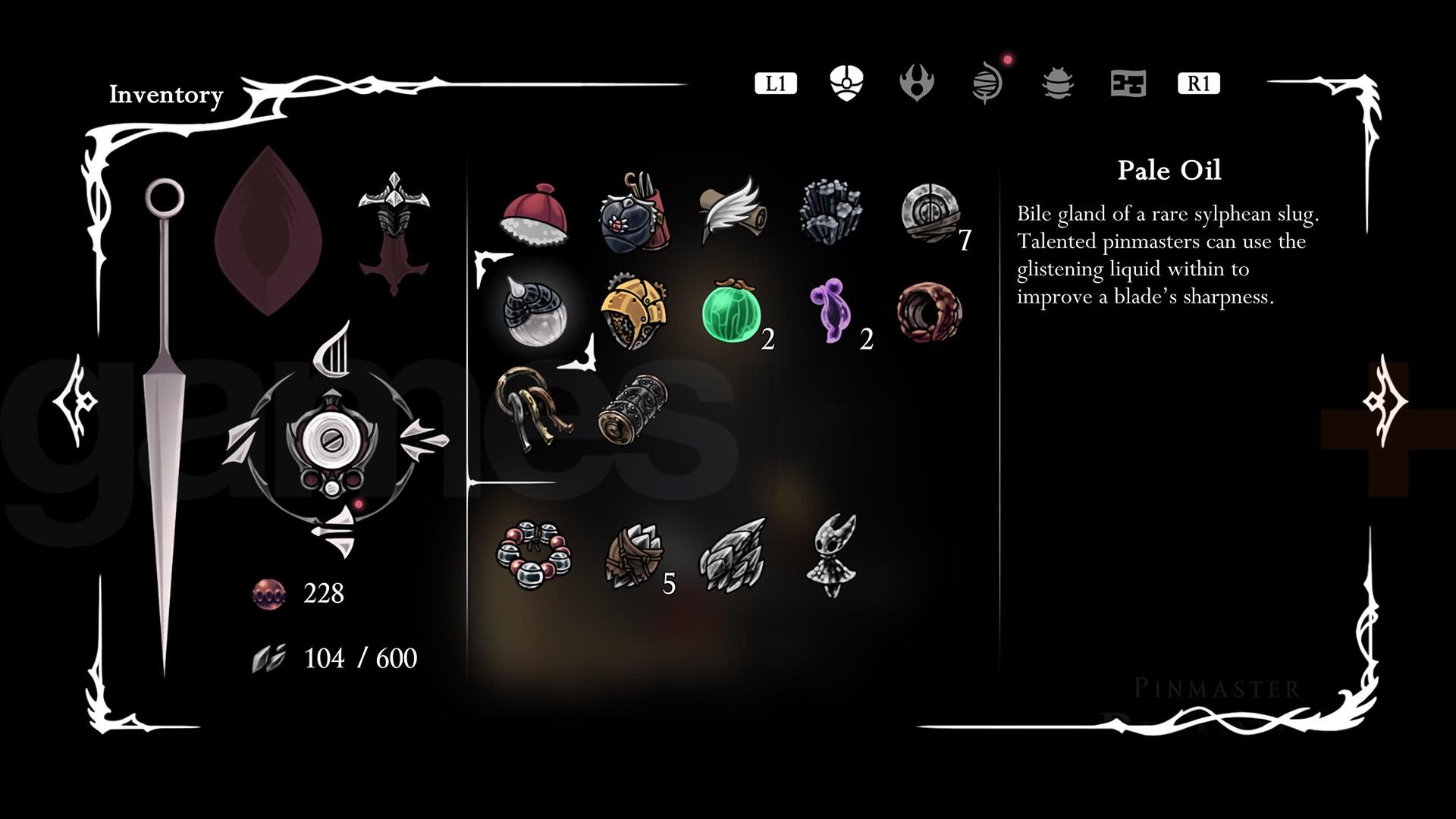This screenshot has width=1456, height=819.
Task: Select the small horned figure doll
Action: click(x=832, y=556)
